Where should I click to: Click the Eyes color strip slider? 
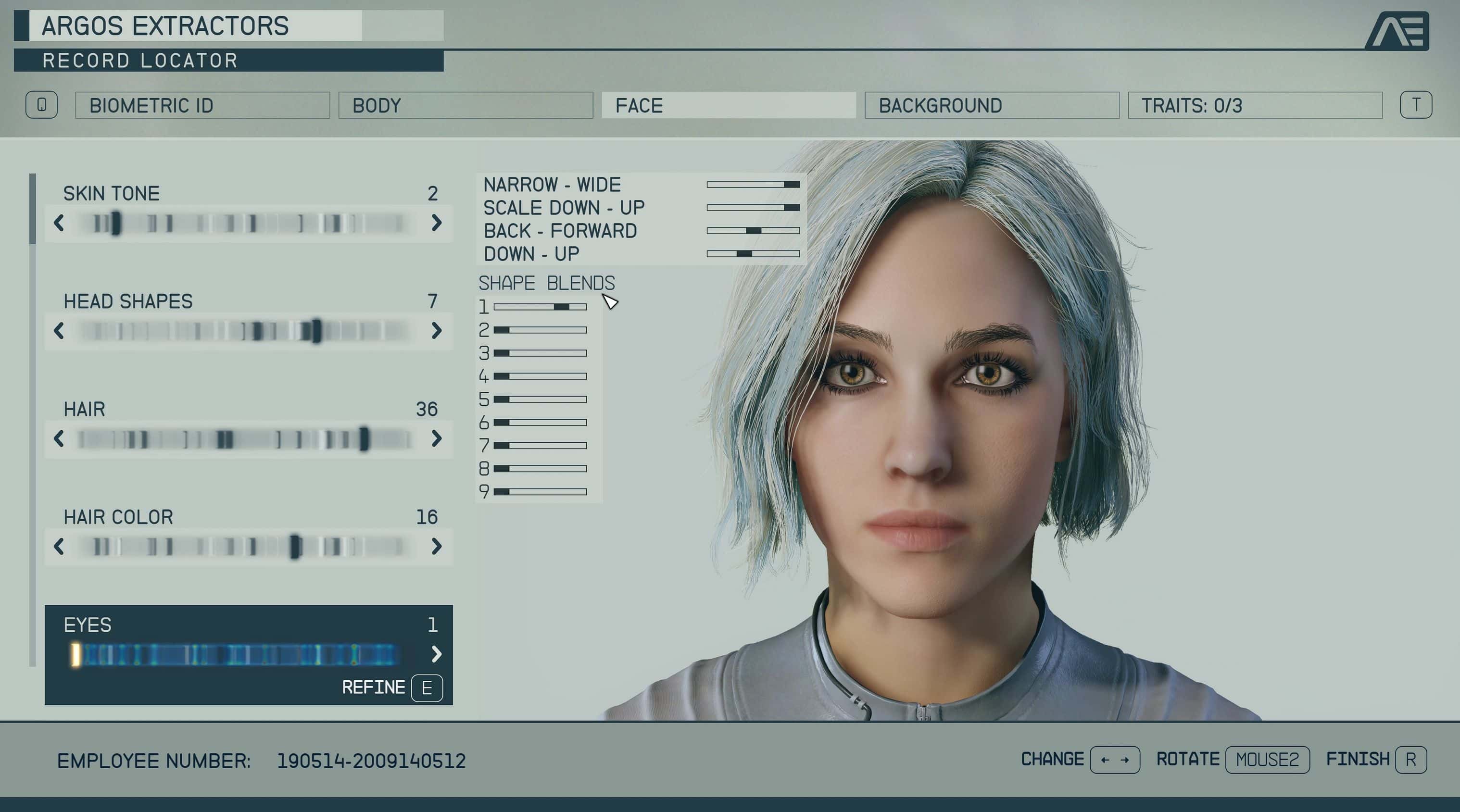click(x=238, y=654)
